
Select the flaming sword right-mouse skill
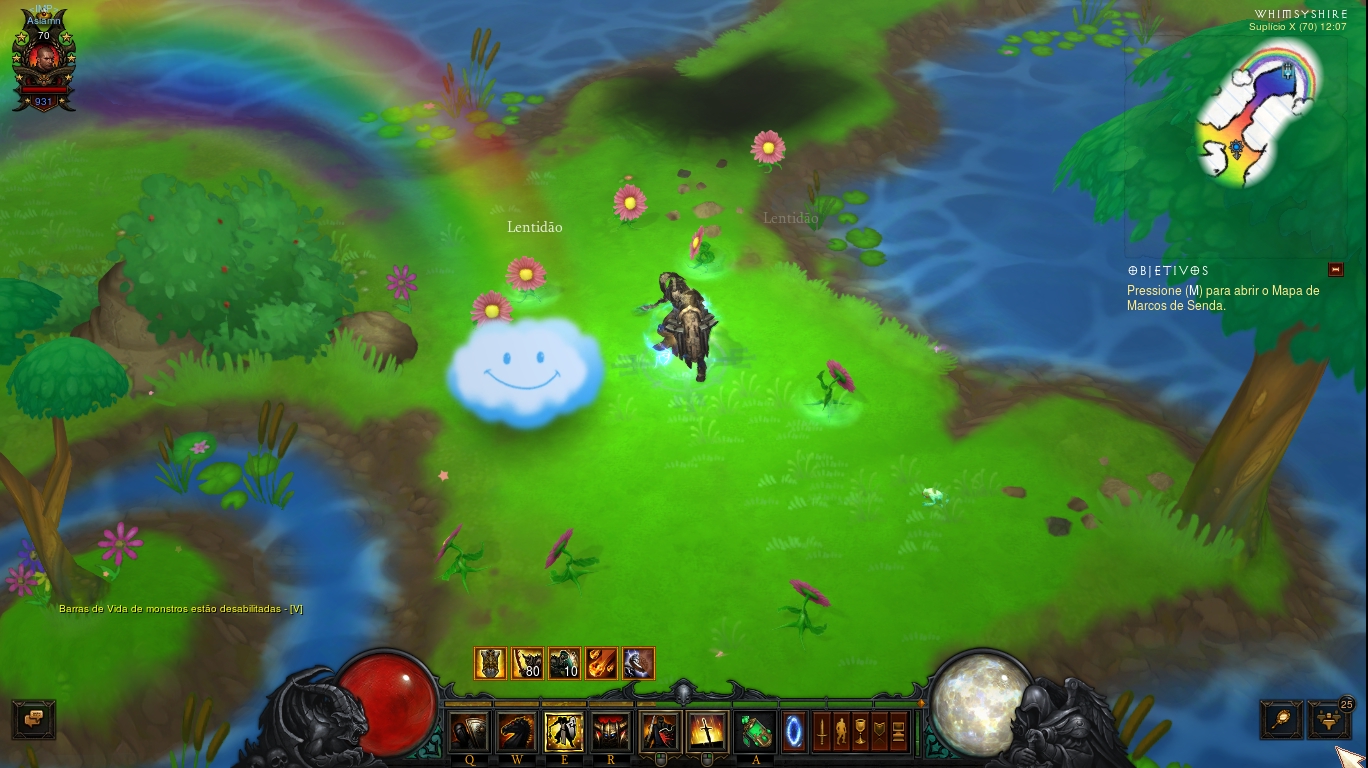(707, 733)
